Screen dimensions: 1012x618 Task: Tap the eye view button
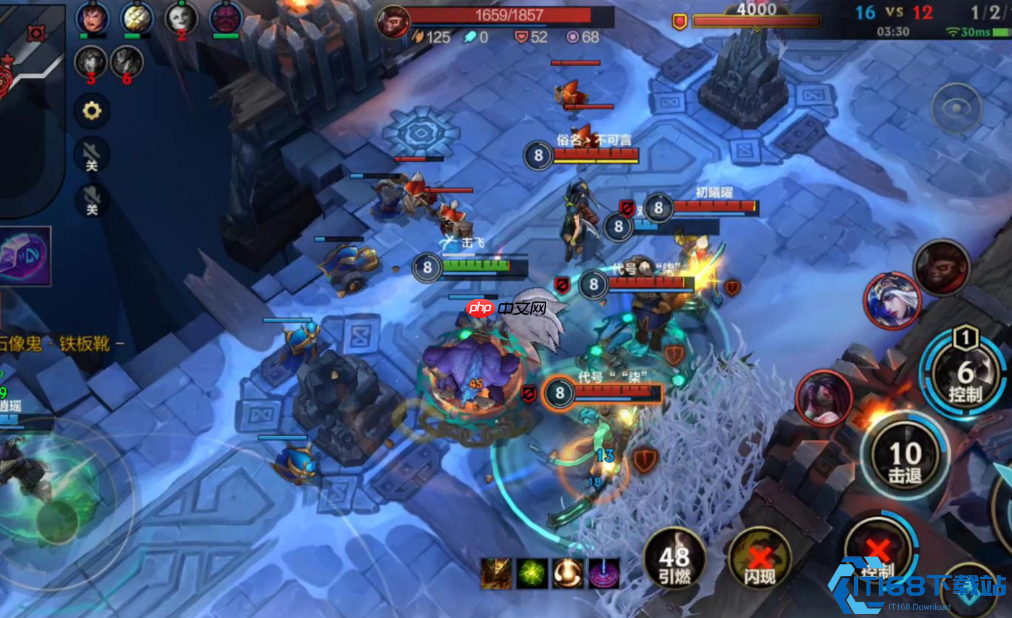click(956, 108)
